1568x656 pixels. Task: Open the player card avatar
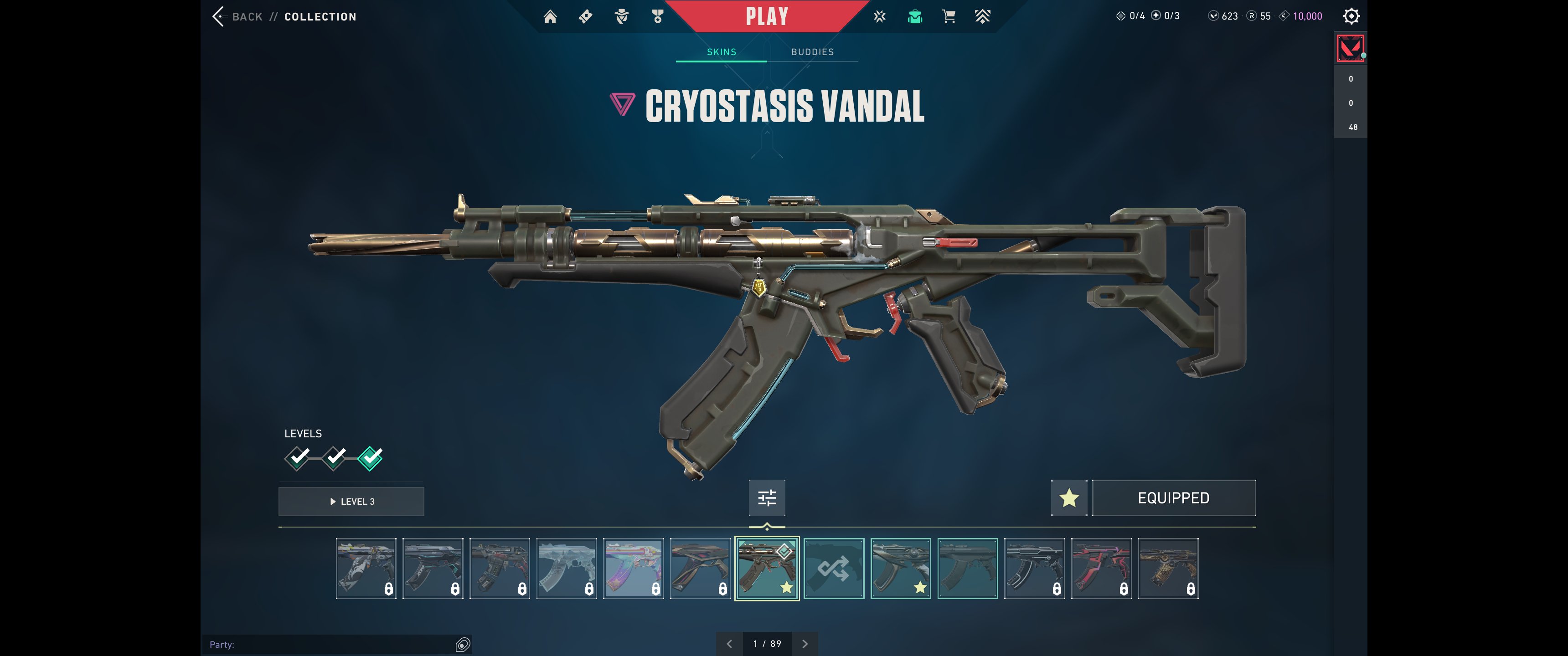click(1350, 48)
